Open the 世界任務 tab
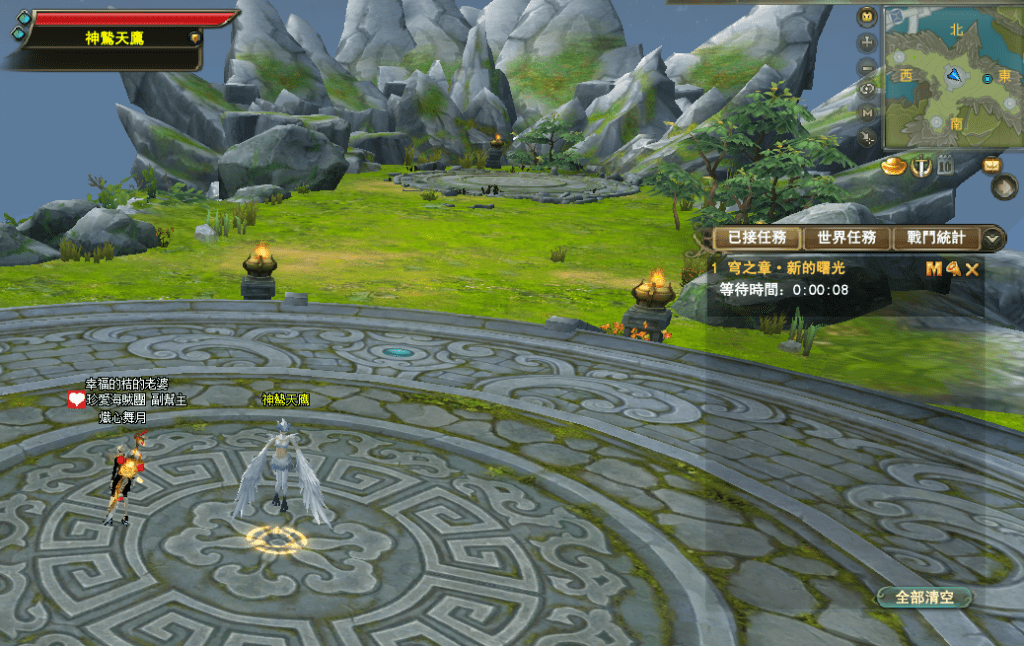 [x=846, y=238]
